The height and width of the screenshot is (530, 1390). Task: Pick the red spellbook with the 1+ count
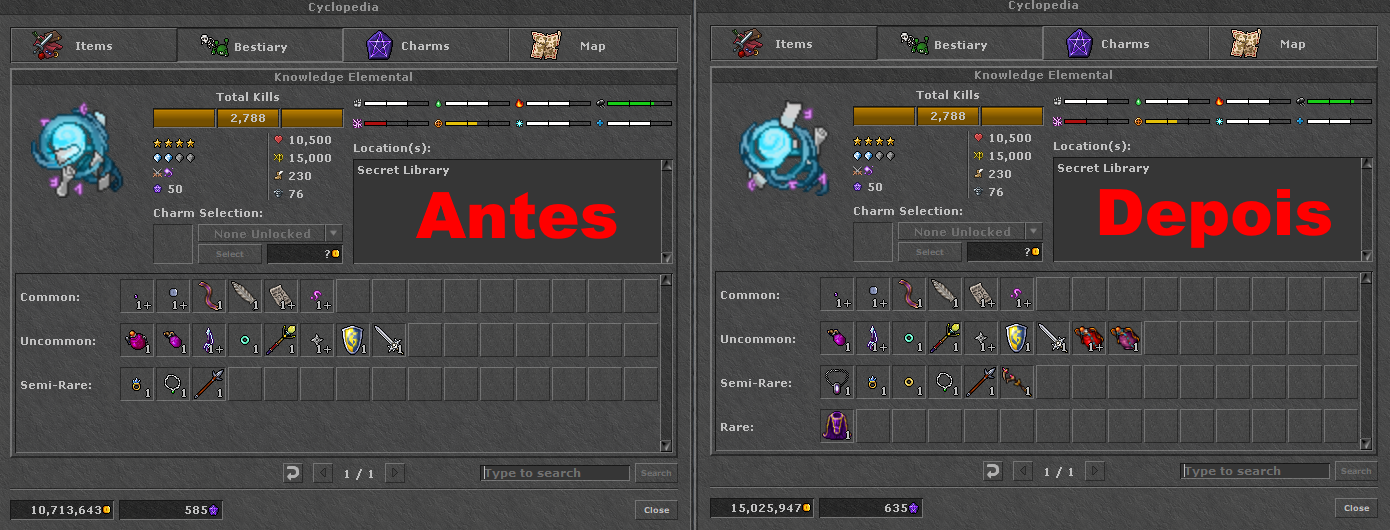coord(1089,339)
